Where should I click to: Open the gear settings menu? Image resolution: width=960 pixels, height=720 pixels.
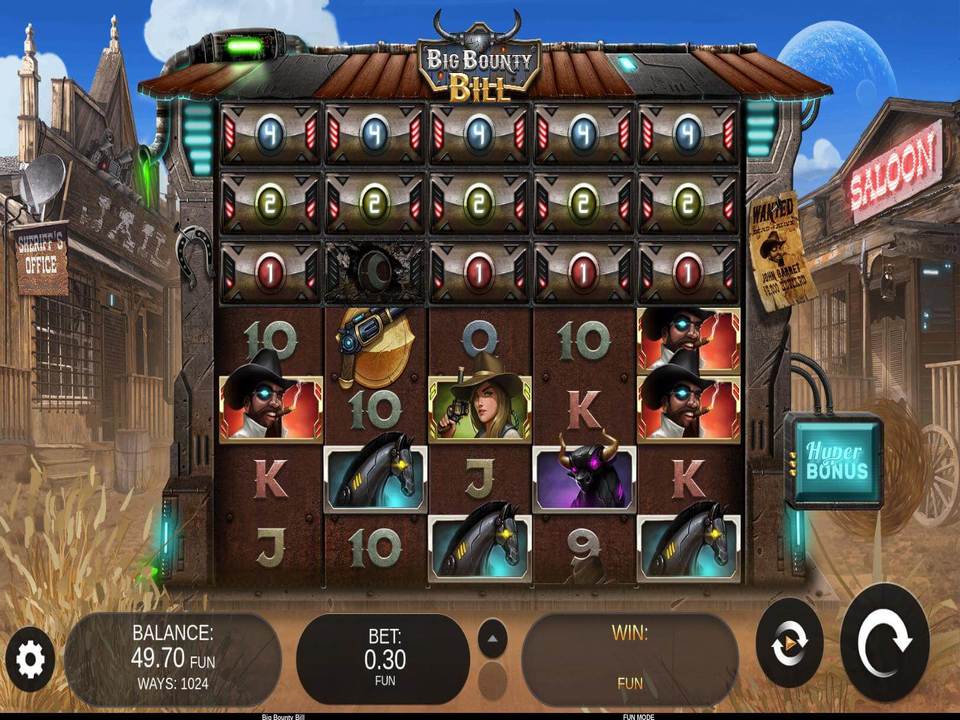click(30, 659)
